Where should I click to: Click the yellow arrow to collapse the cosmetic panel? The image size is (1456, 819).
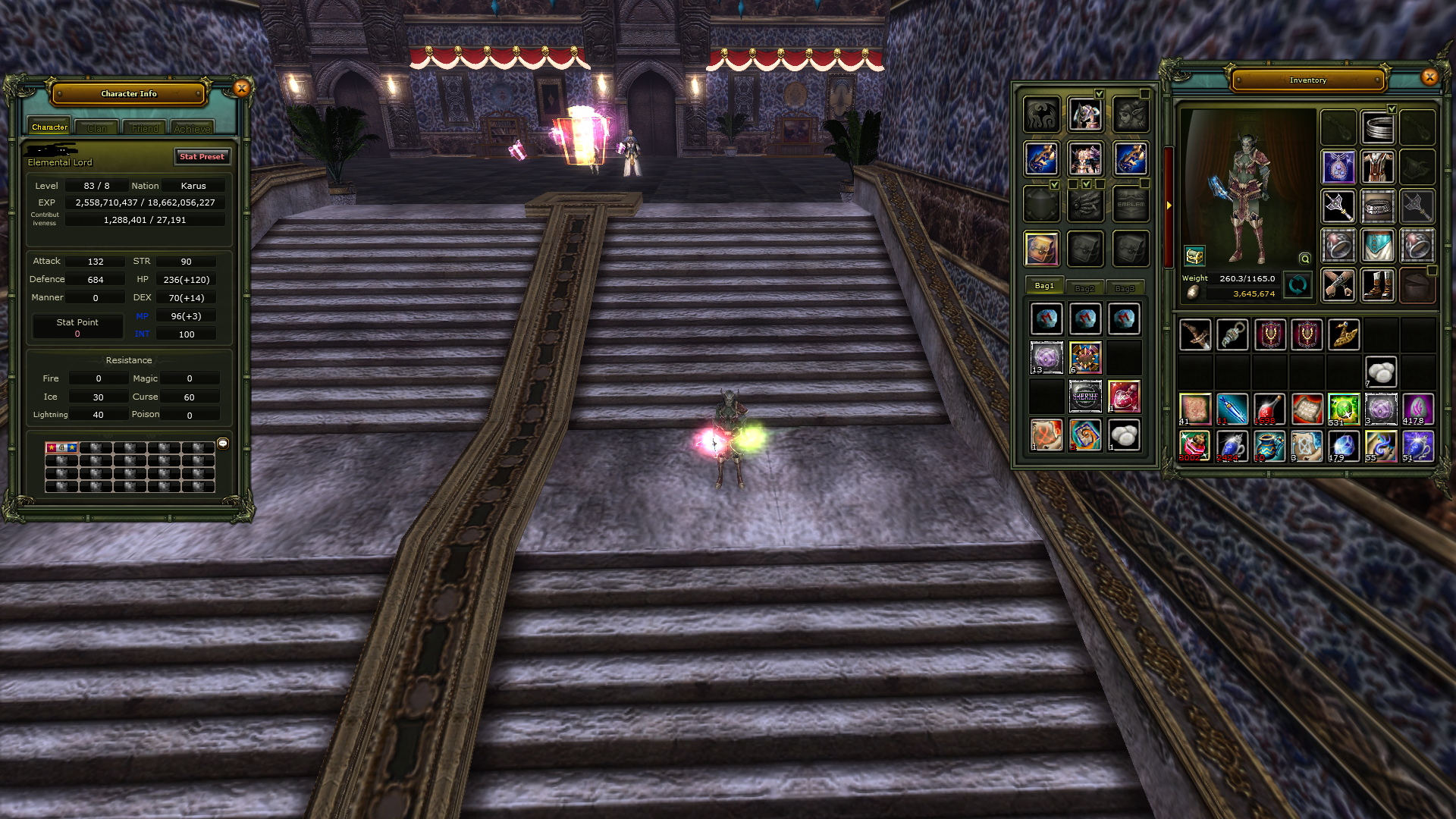pos(1169,206)
